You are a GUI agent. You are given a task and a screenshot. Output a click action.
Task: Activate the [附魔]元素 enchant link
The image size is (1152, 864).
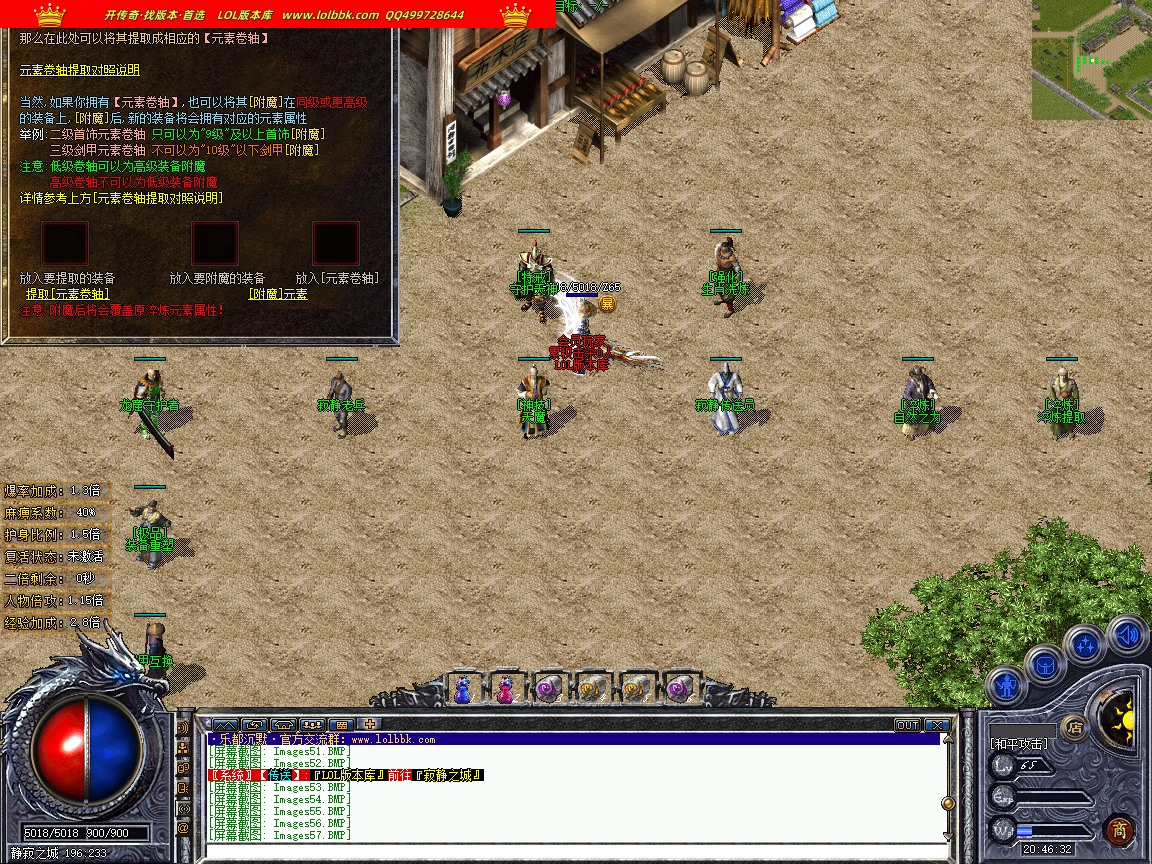coord(278,294)
